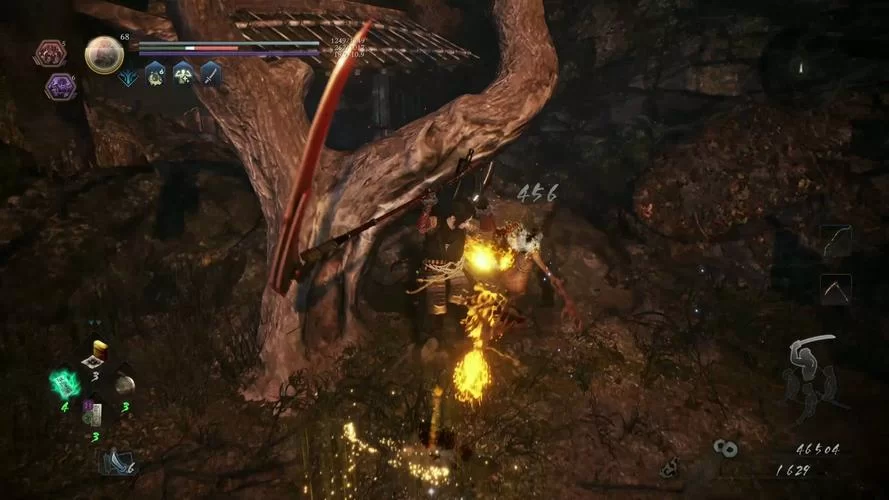Click the round guardian spirit portrait
Viewport: 889px width, 500px height.
[103, 55]
